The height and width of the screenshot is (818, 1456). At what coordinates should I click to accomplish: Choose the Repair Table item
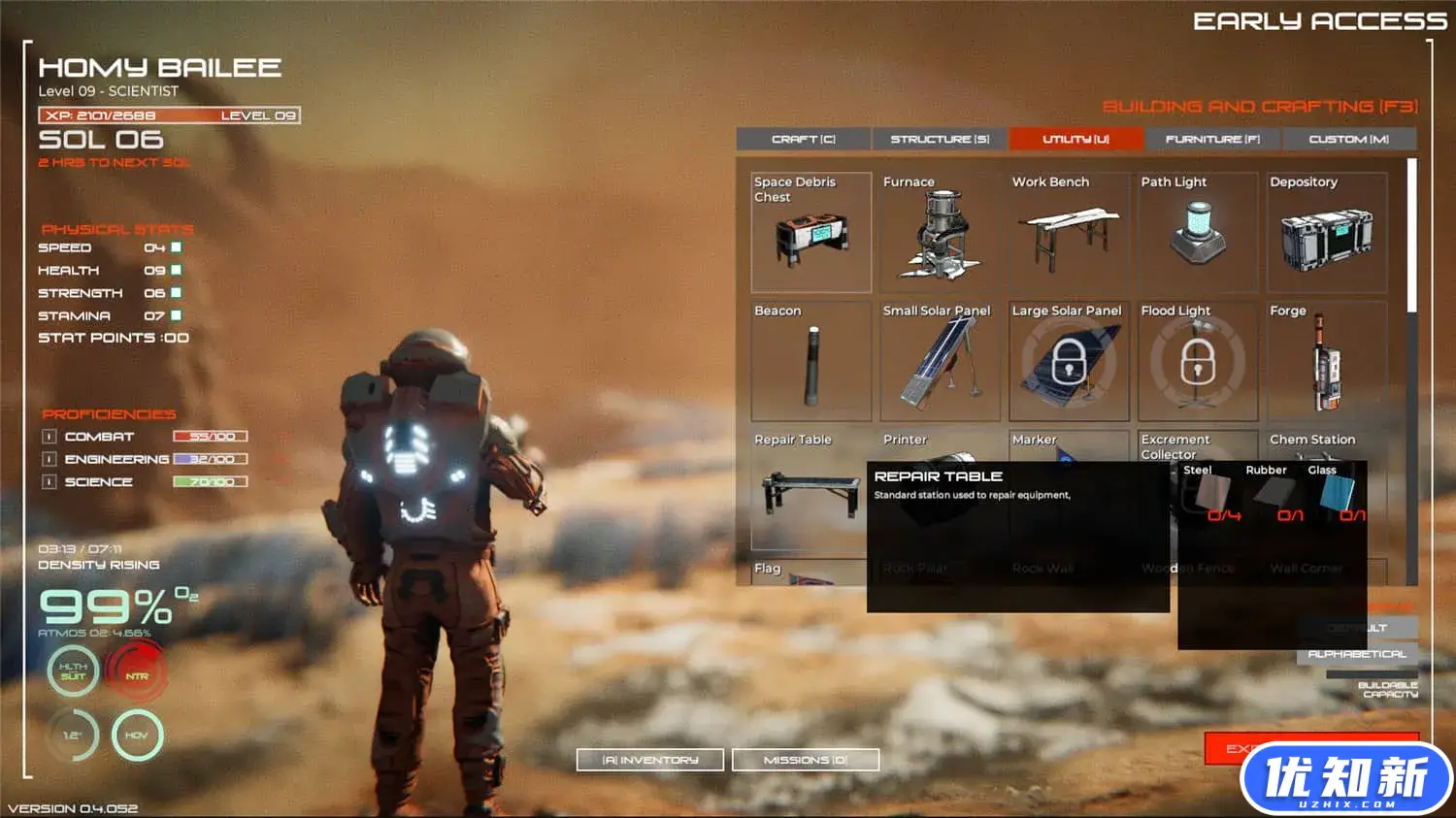809,490
